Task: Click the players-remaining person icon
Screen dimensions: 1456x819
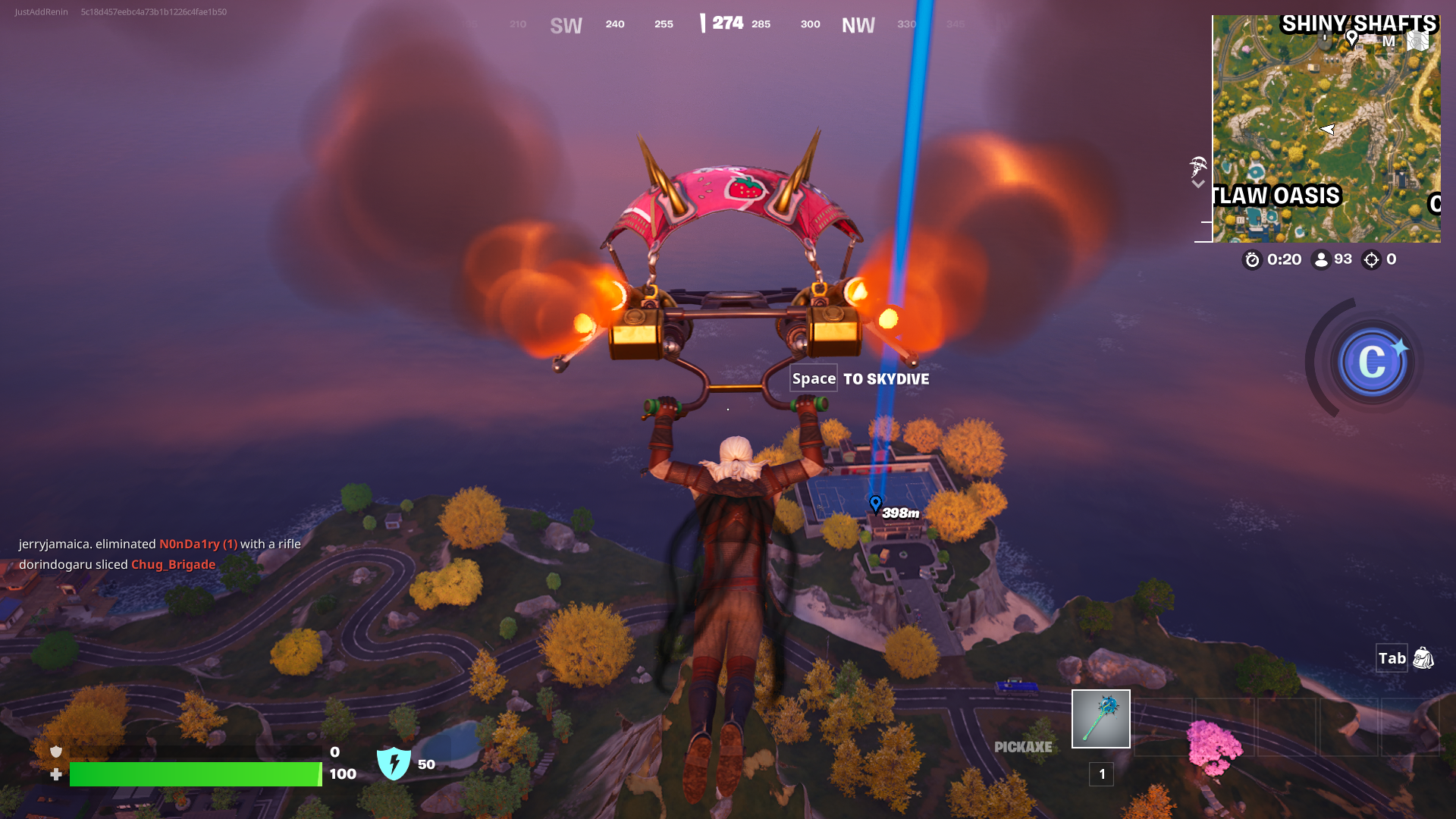Action: pyautogui.click(x=1320, y=259)
